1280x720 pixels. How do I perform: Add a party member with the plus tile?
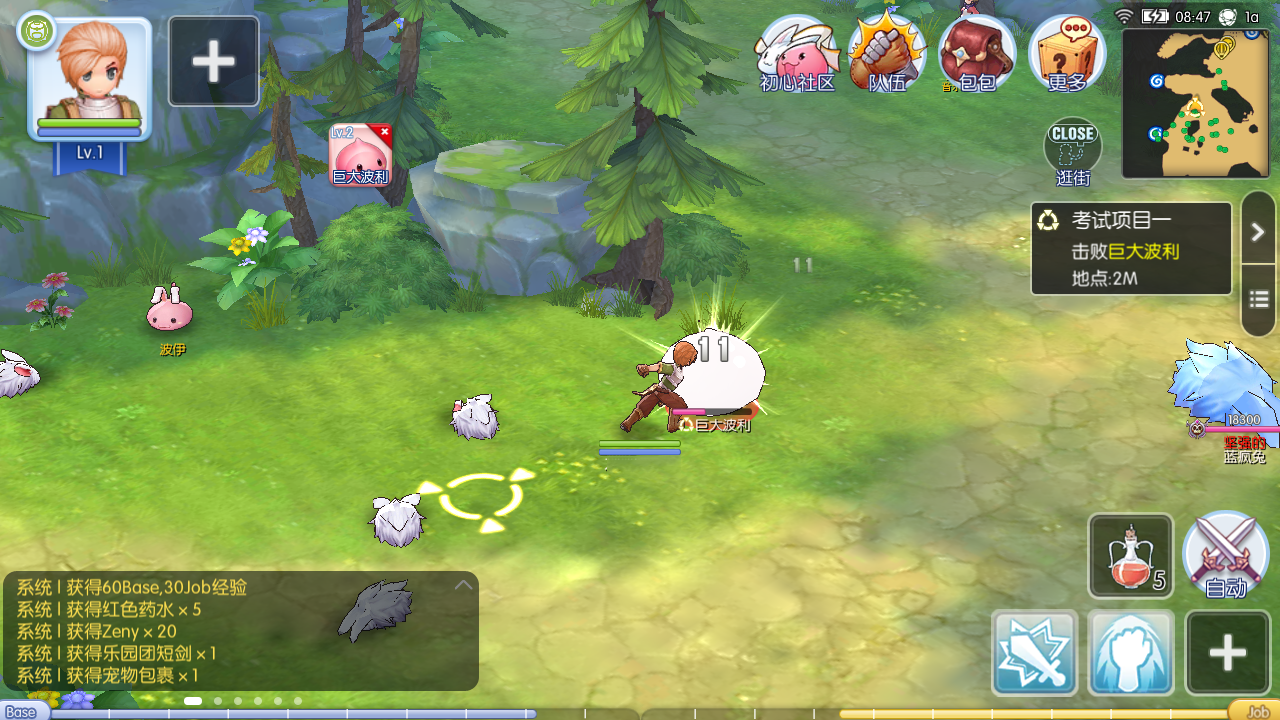tap(213, 61)
